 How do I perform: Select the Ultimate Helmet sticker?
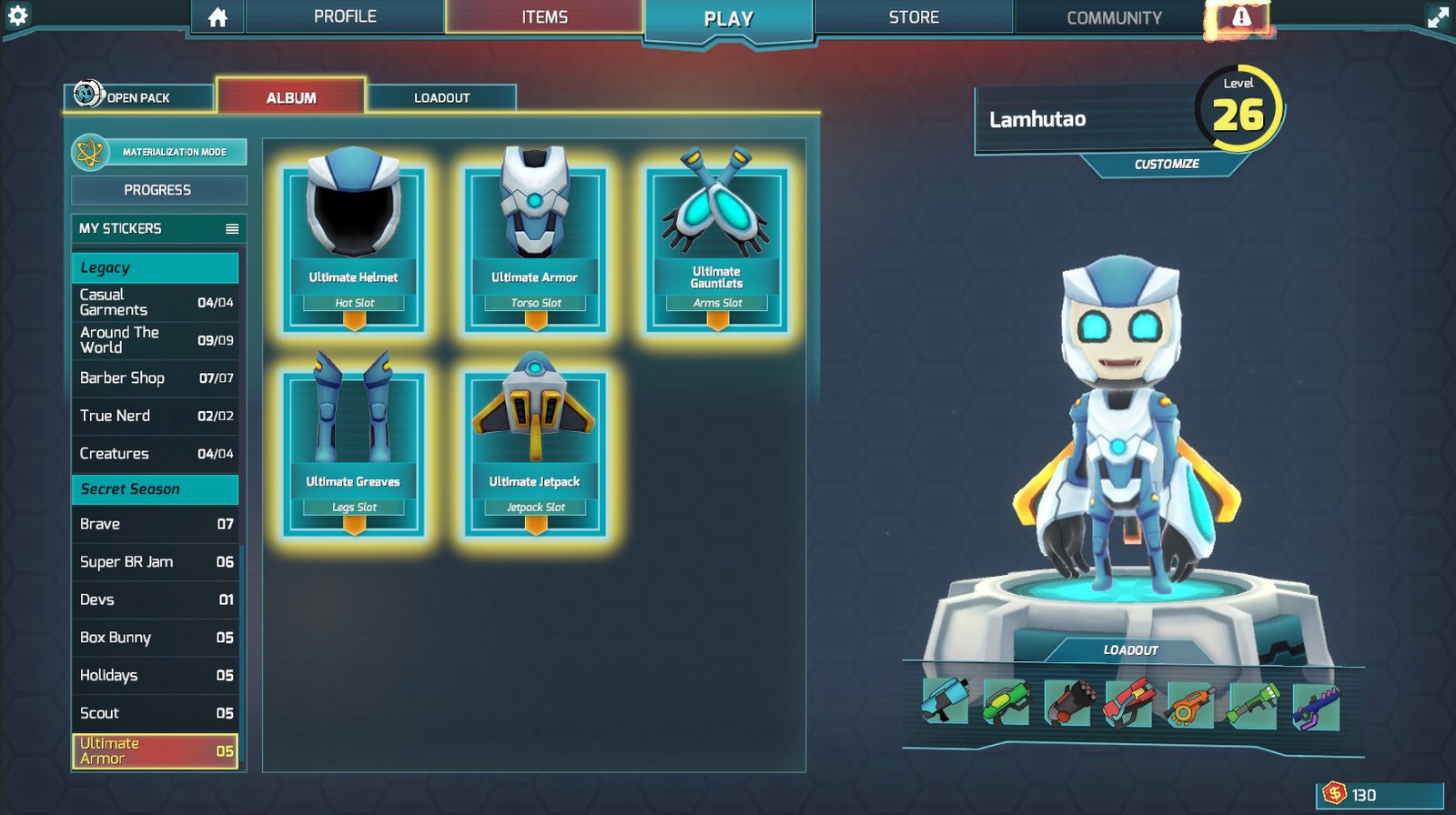pyautogui.click(x=354, y=247)
